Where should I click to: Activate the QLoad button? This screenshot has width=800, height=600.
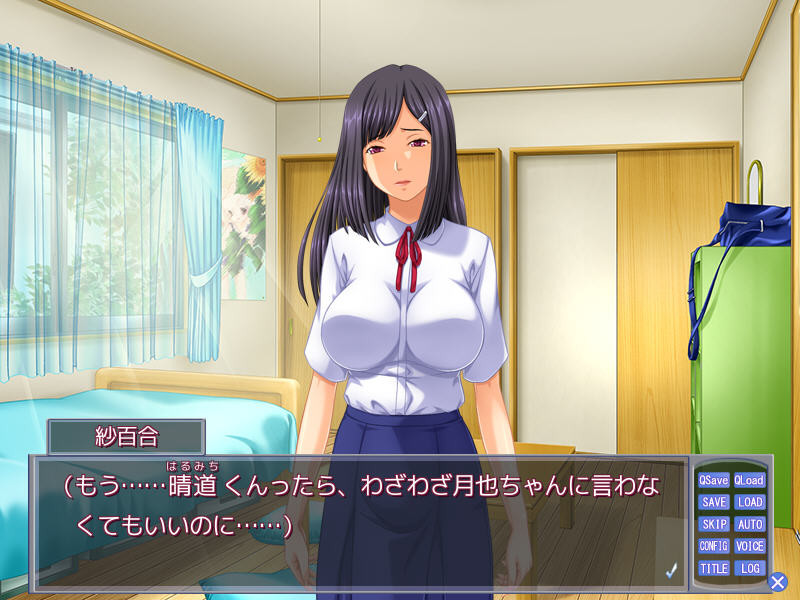pyautogui.click(x=749, y=480)
